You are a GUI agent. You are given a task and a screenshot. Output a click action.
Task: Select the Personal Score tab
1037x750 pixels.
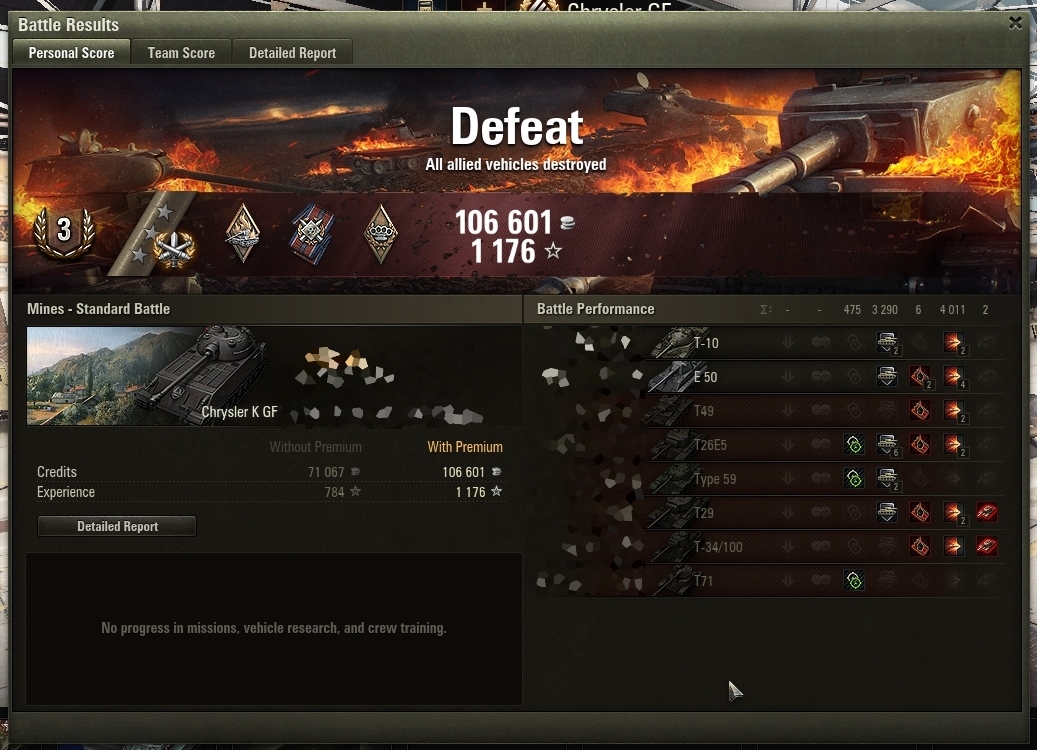coord(71,53)
